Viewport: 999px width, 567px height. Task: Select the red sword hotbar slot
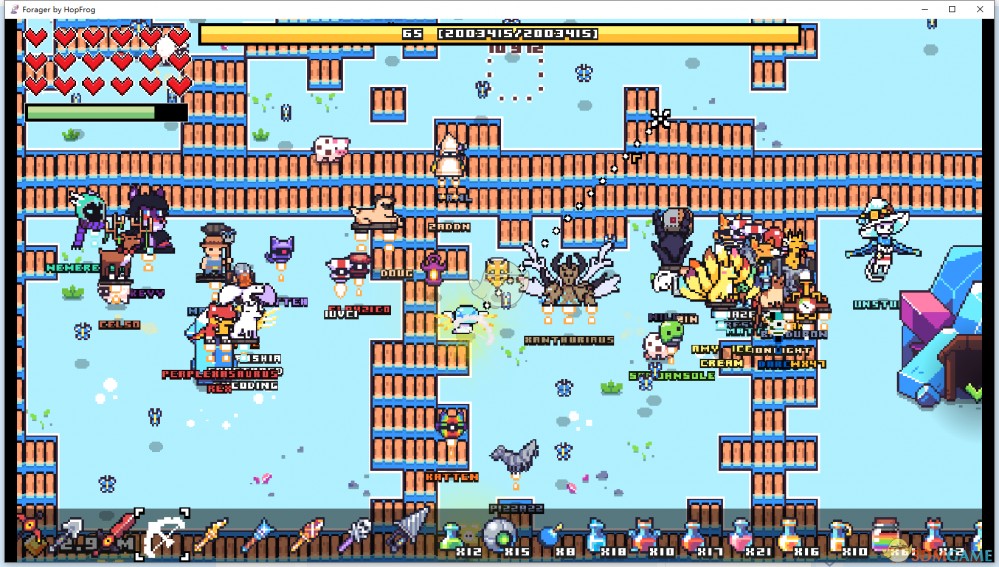(x=118, y=533)
